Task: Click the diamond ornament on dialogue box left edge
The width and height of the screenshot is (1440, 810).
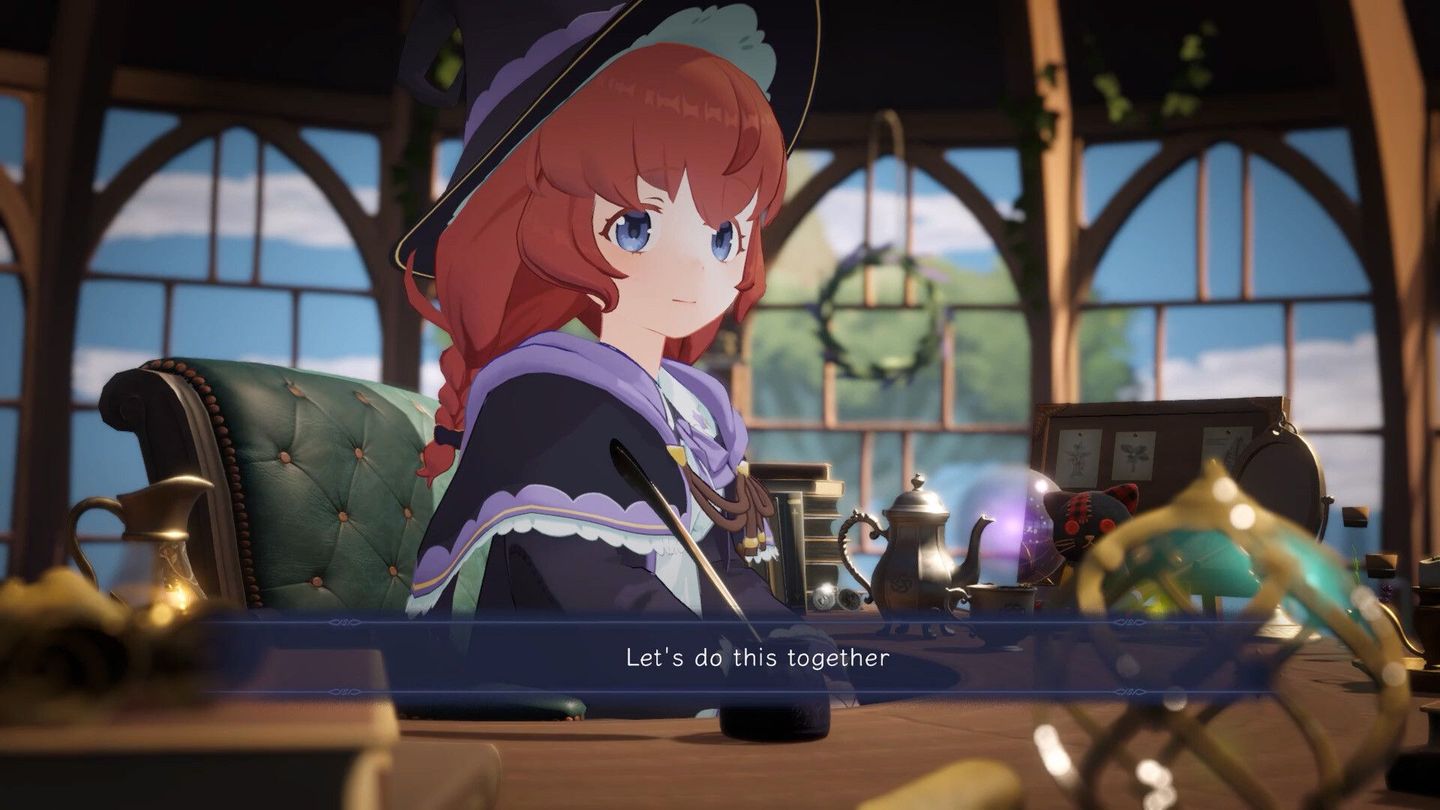Action: (345, 621)
